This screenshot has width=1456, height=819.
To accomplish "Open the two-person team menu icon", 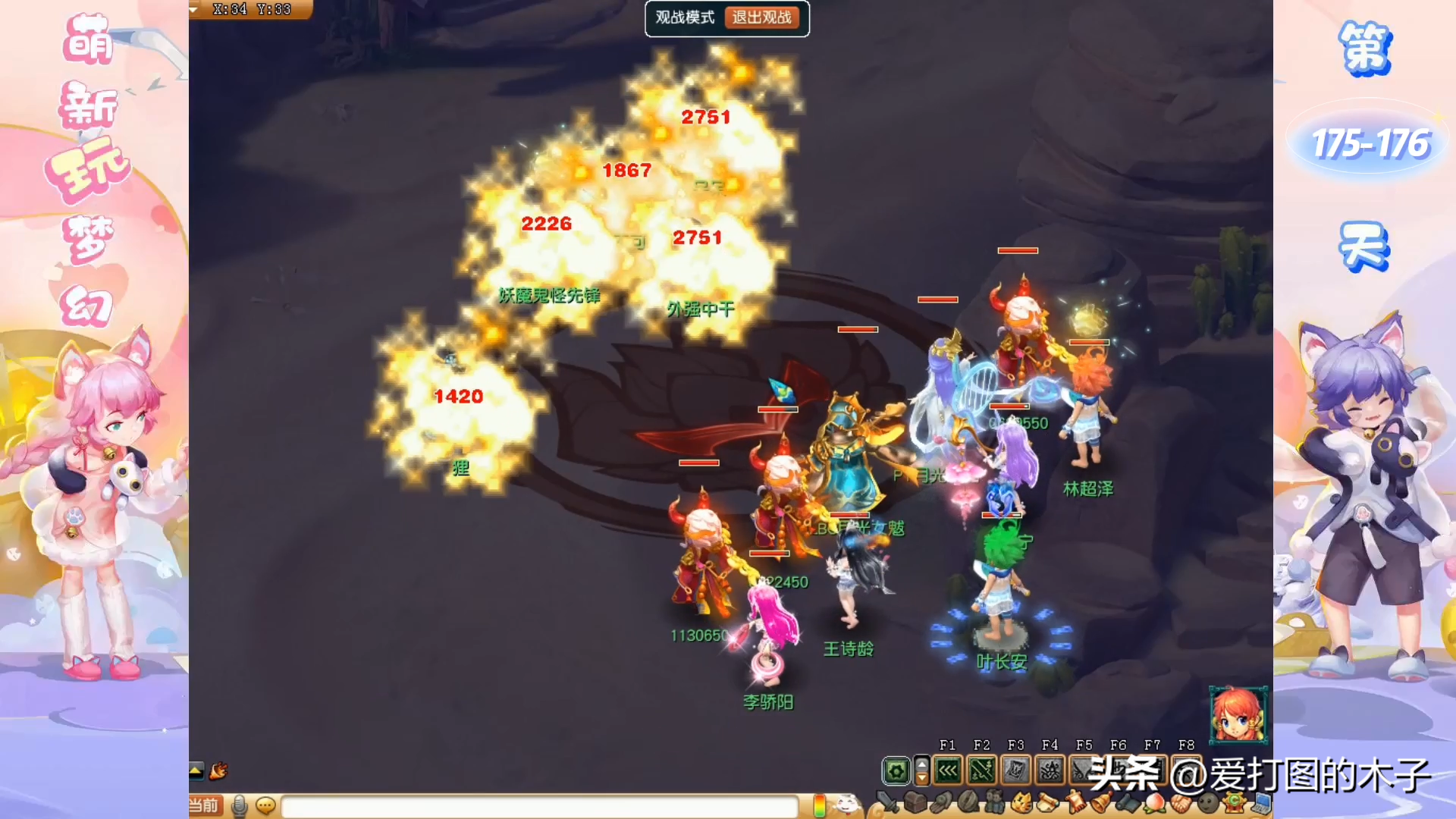I will (994, 802).
